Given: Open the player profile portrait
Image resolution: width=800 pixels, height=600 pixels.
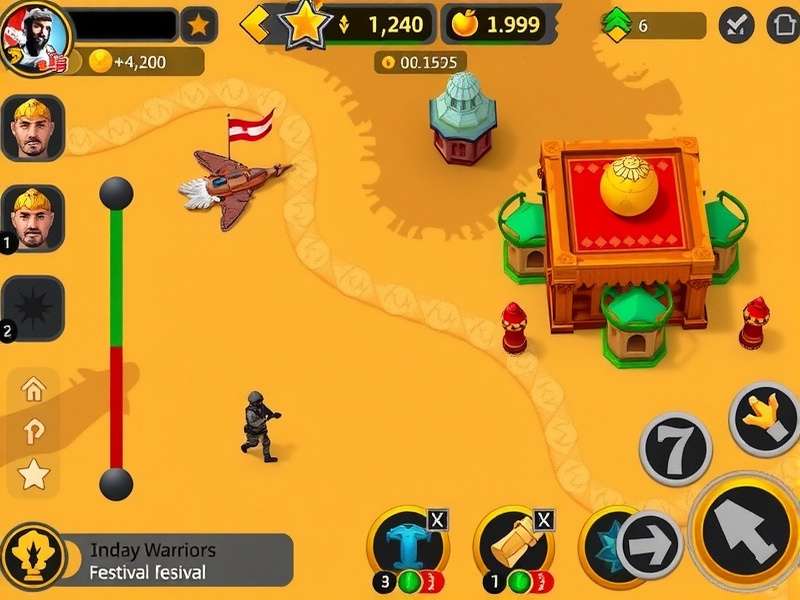Looking at the screenshot, I should tap(35, 37).
